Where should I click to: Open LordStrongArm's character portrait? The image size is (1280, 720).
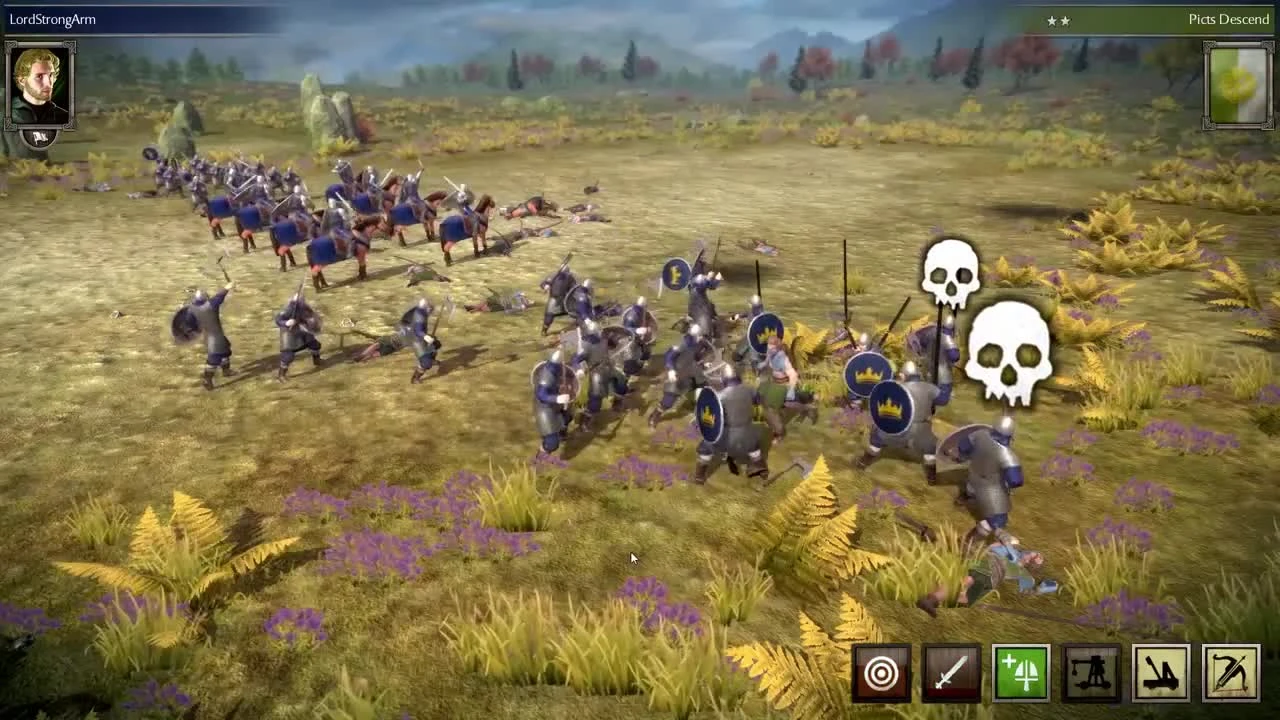[x=40, y=85]
